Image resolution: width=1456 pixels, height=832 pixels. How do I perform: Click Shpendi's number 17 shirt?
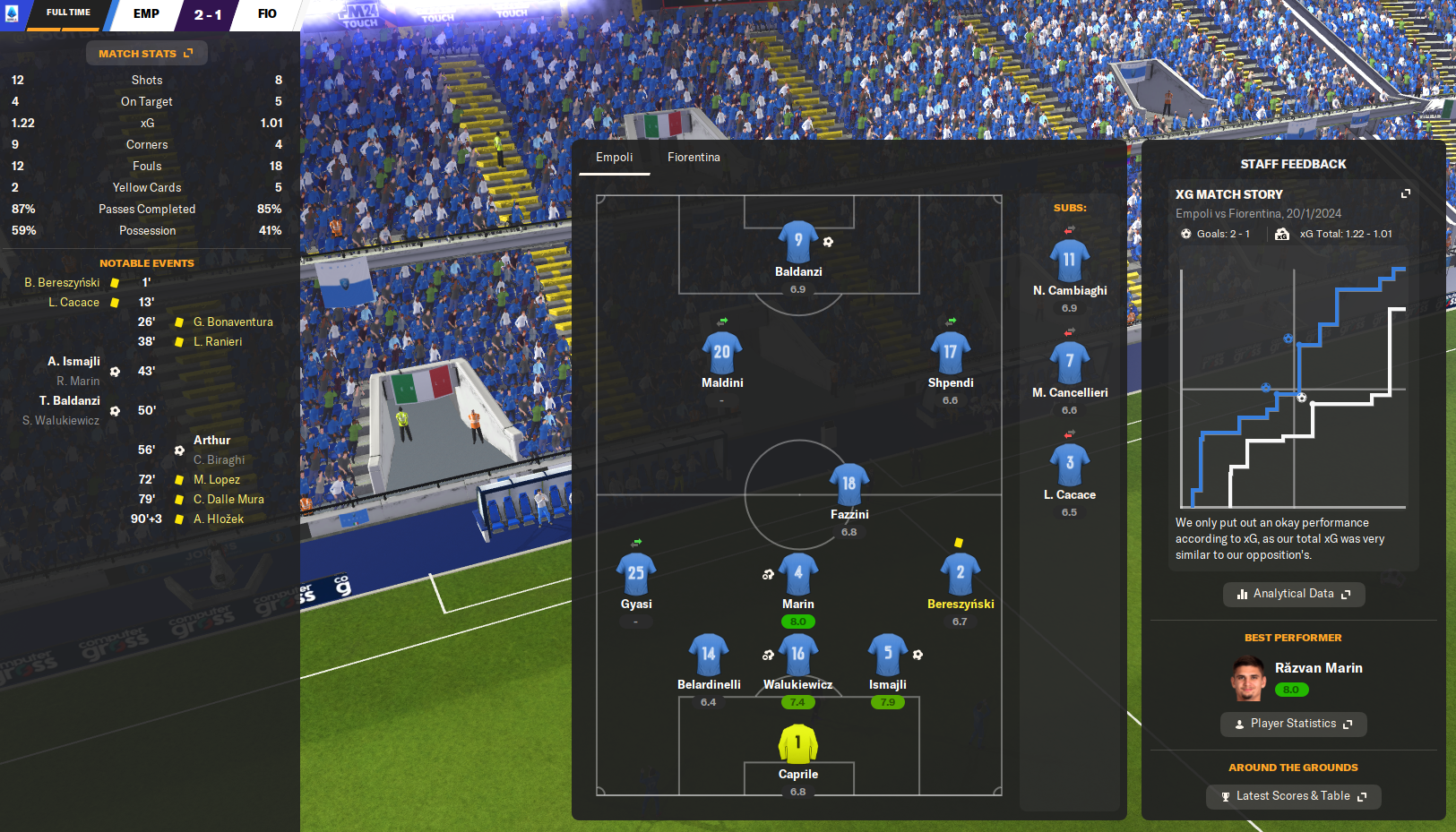coord(950,352)
